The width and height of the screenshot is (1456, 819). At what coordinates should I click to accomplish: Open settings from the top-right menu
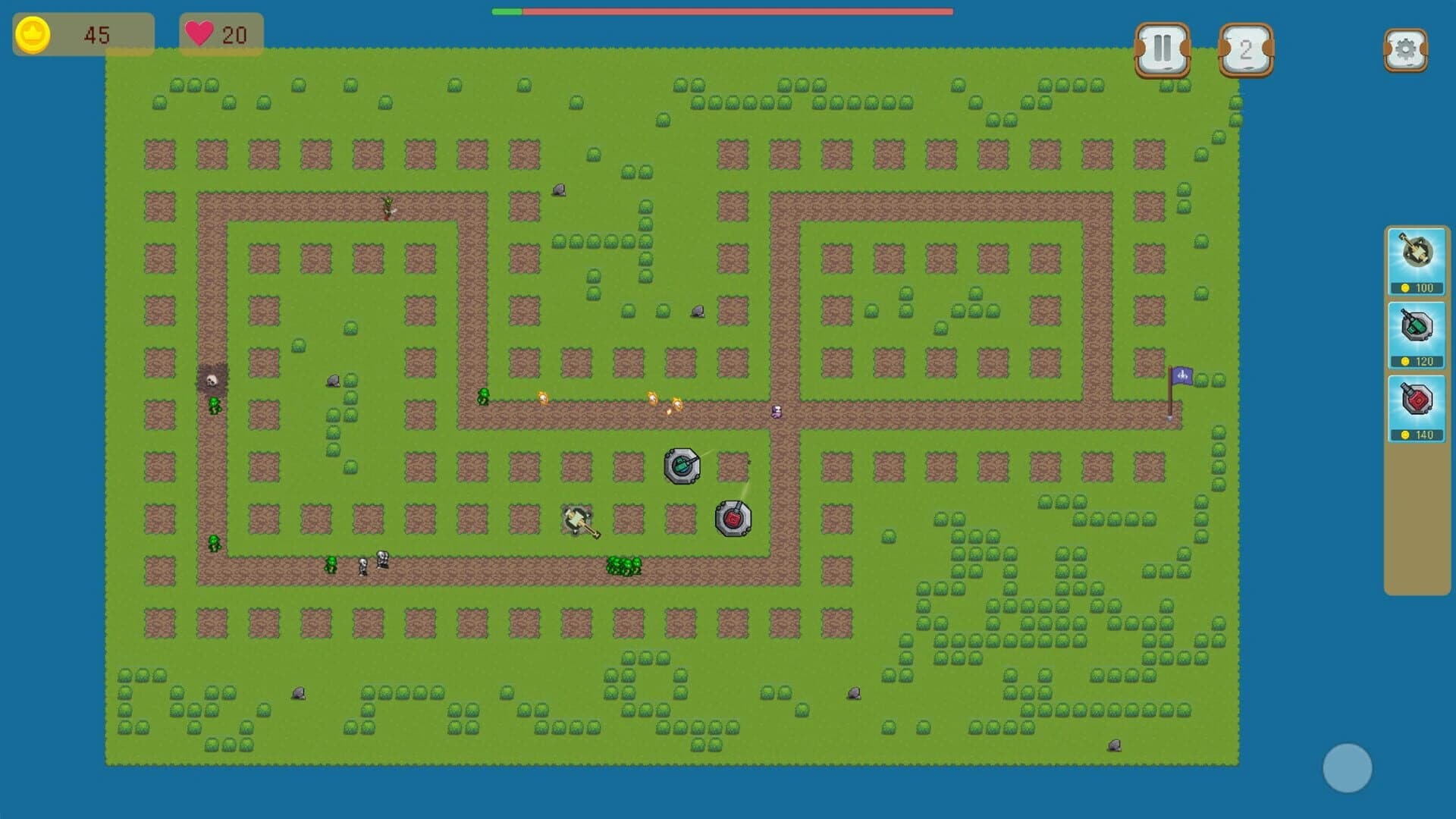[1407, 48]
